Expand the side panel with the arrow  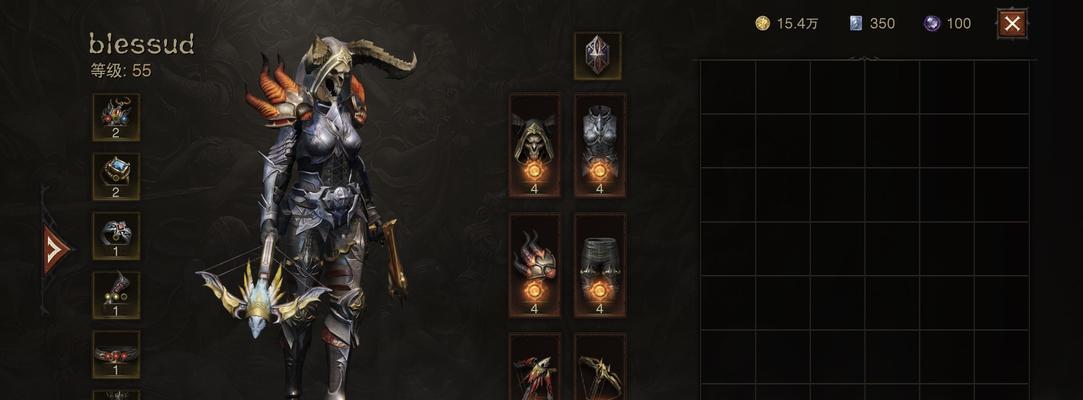pyautogui.click(x=56, y=249)
